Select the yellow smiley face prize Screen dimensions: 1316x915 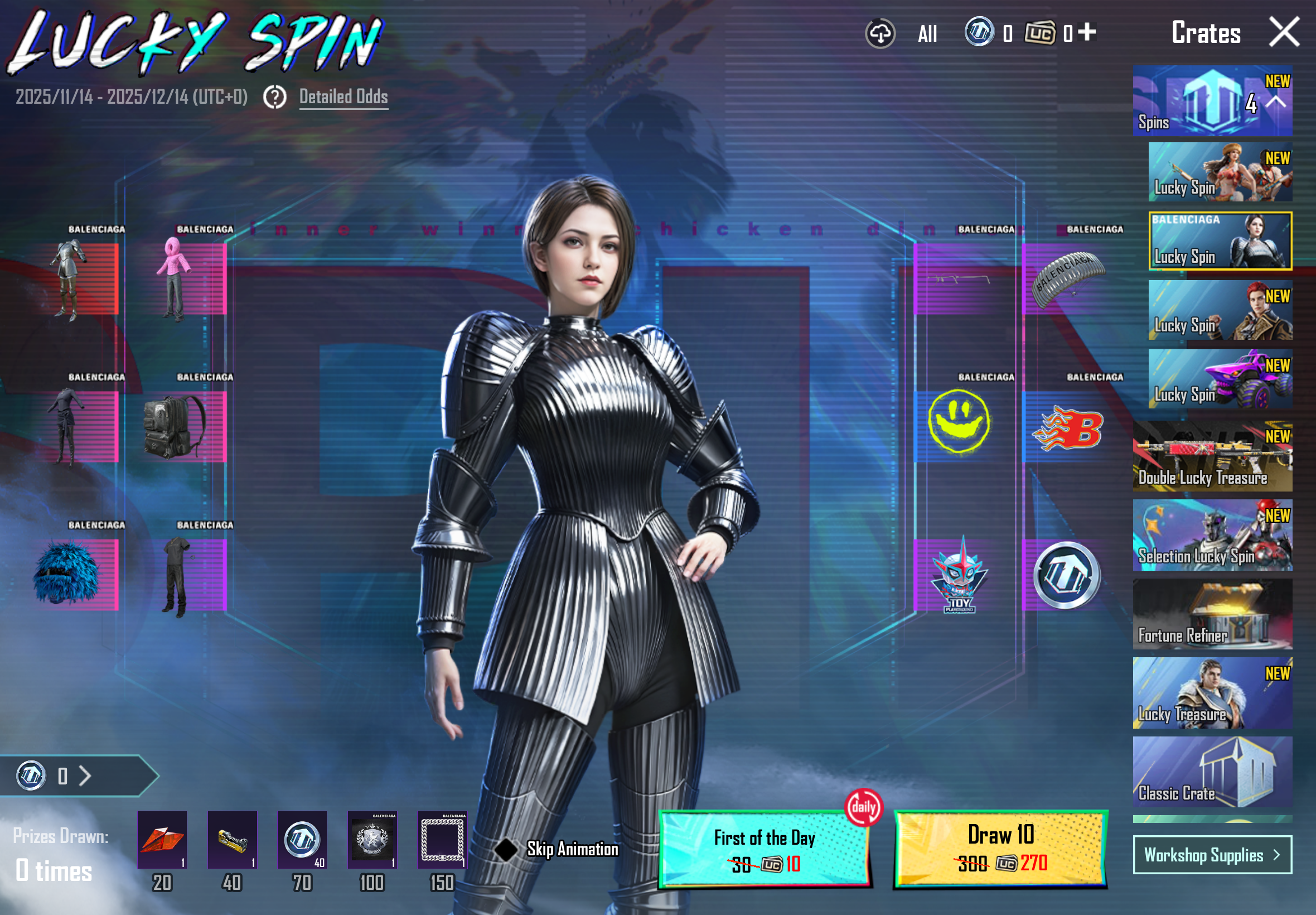(x=959, y=422)
